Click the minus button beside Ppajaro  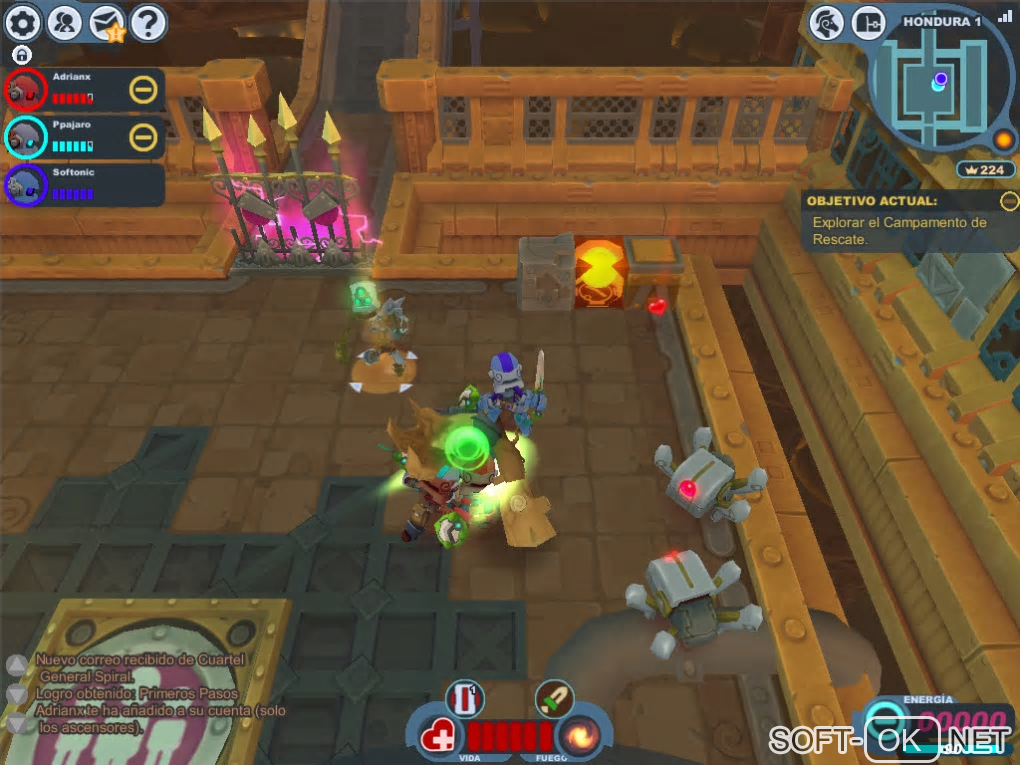coord(143,137)
